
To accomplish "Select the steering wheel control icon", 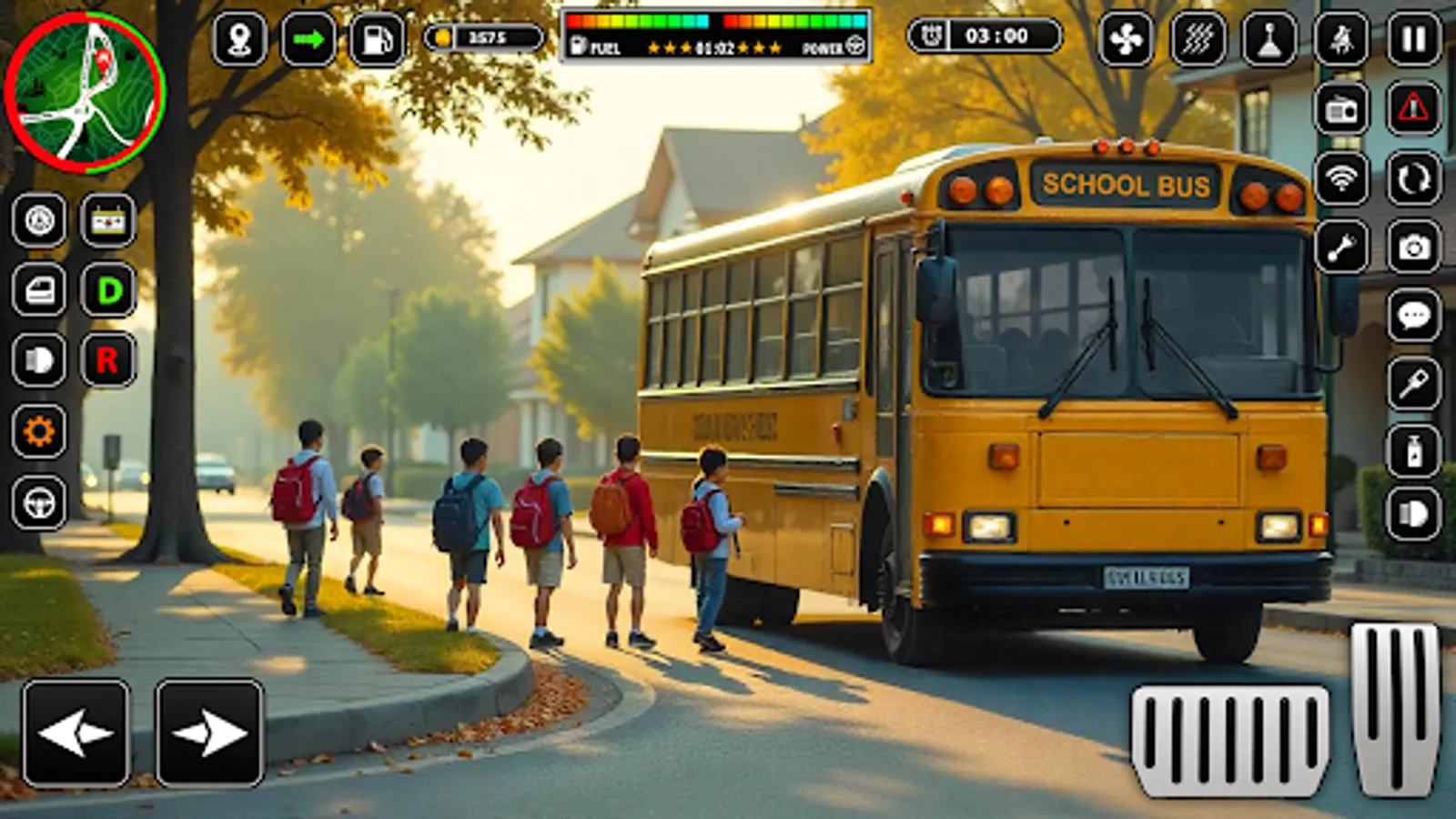I will point(38,499).
